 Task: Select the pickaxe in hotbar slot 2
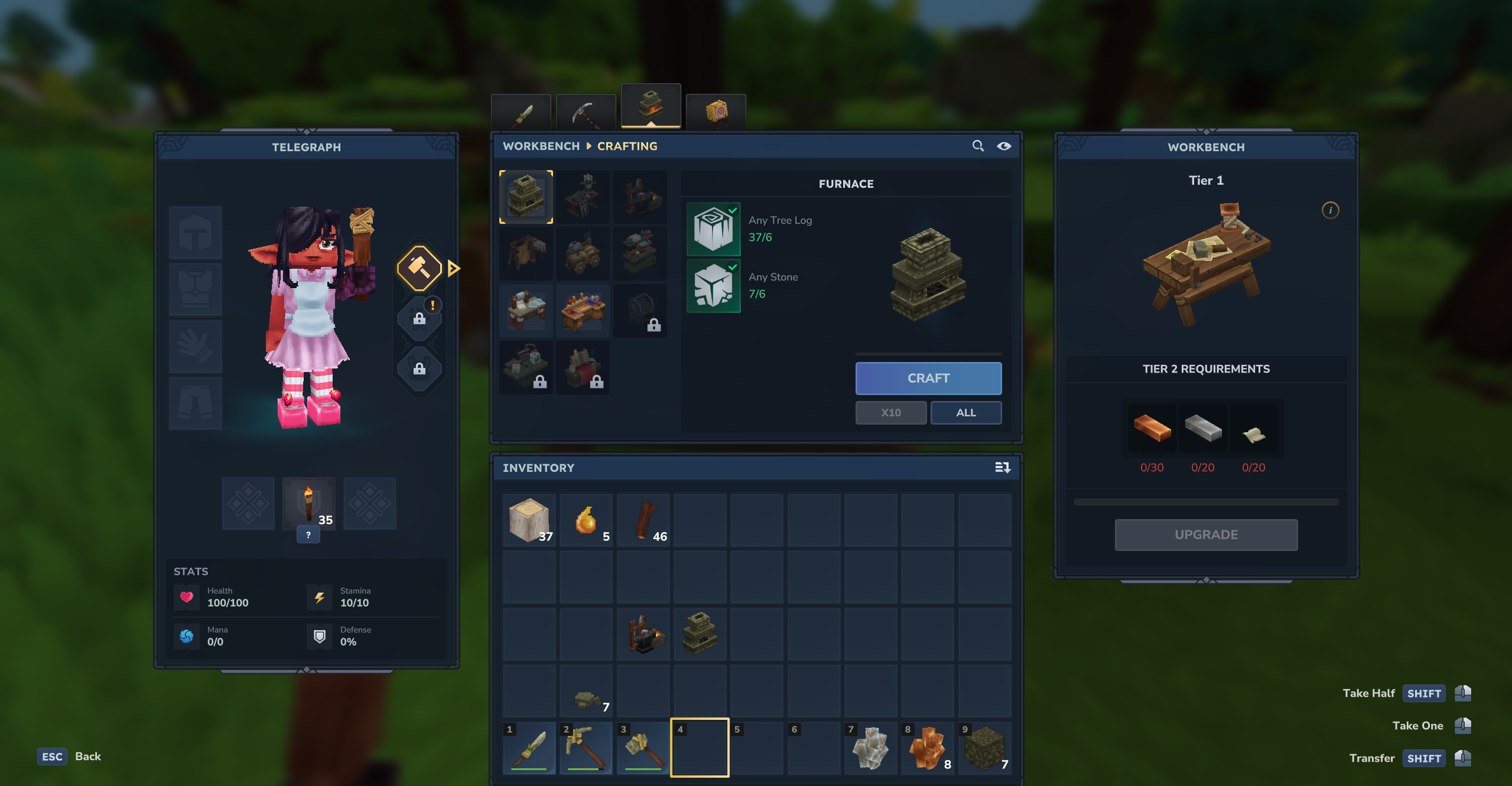586,748
